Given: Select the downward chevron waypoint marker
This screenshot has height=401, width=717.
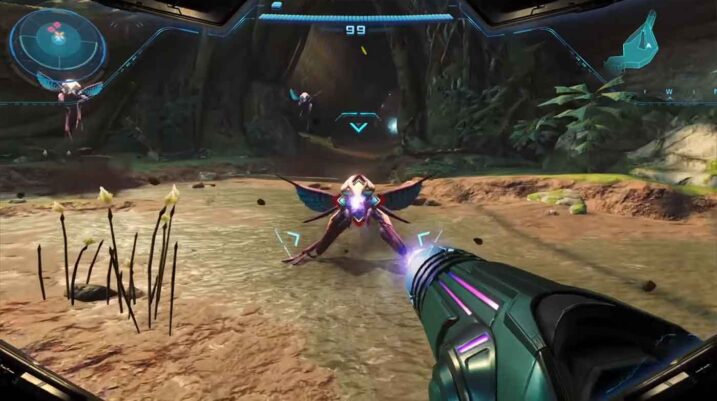Looking at the screenshot, I should (x=358, y=124).
